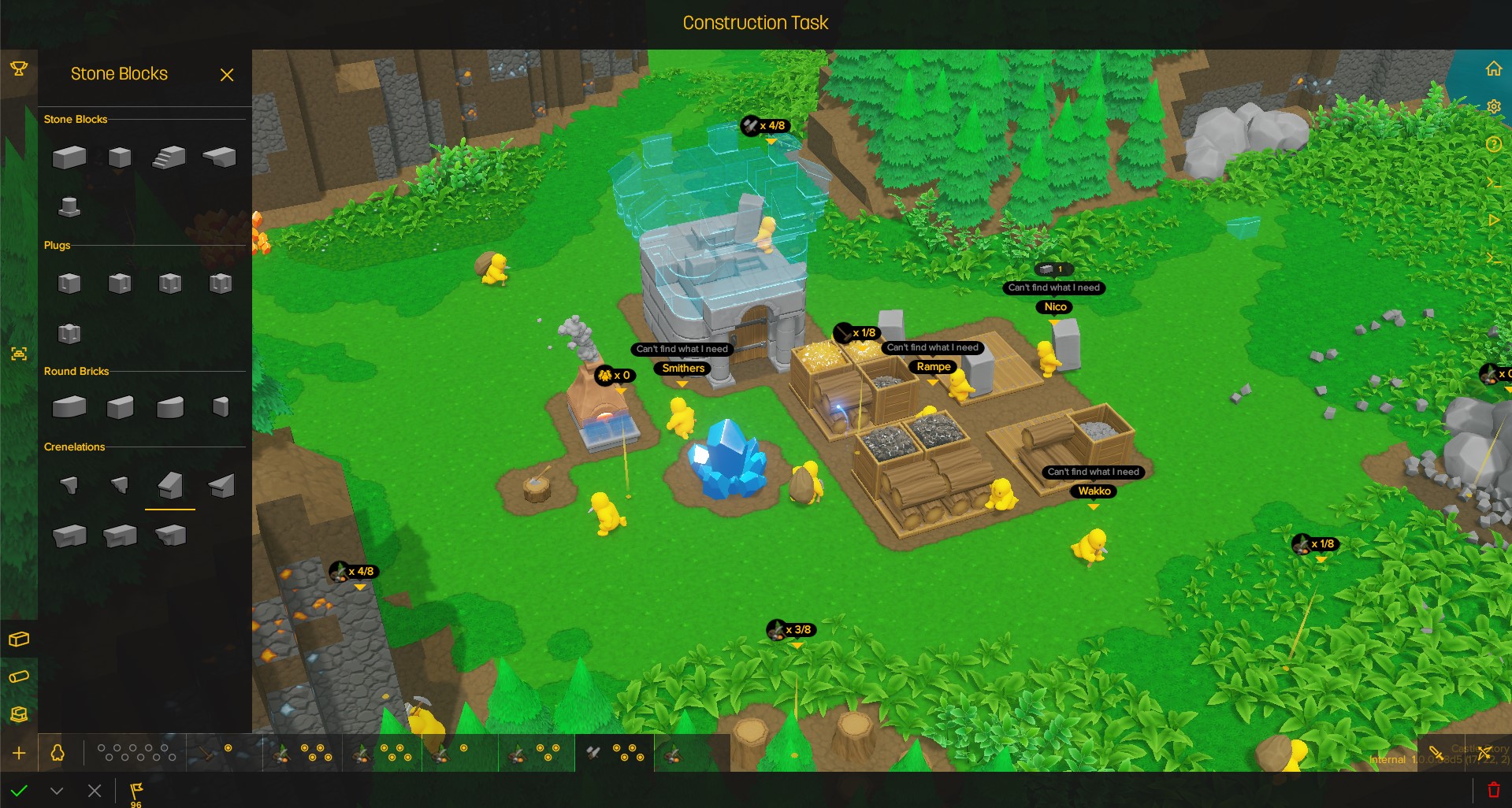Open the trophy achievements panel
Screen dimensions: 1512x808
coord(17,69)
